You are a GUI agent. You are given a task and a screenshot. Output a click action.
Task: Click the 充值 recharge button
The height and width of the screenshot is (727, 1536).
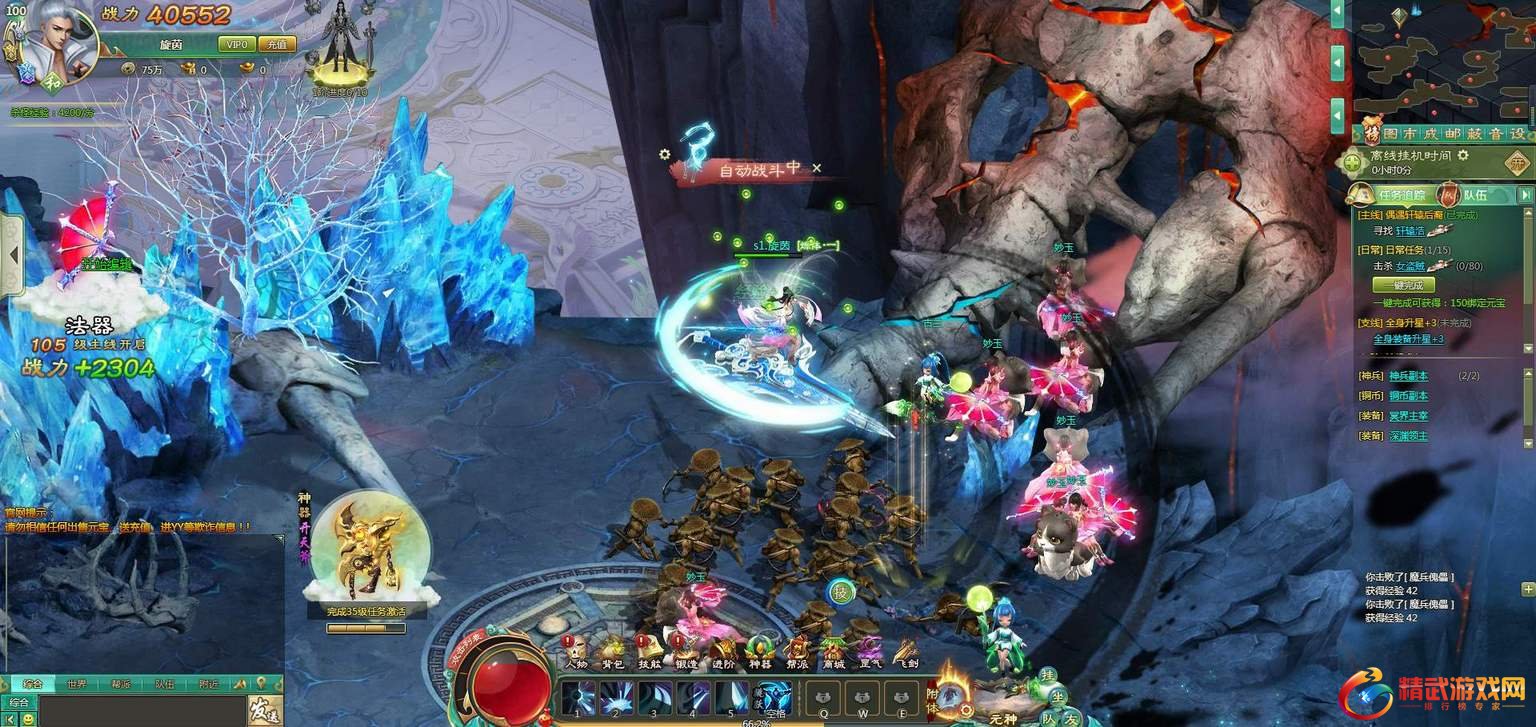[277, 44]
